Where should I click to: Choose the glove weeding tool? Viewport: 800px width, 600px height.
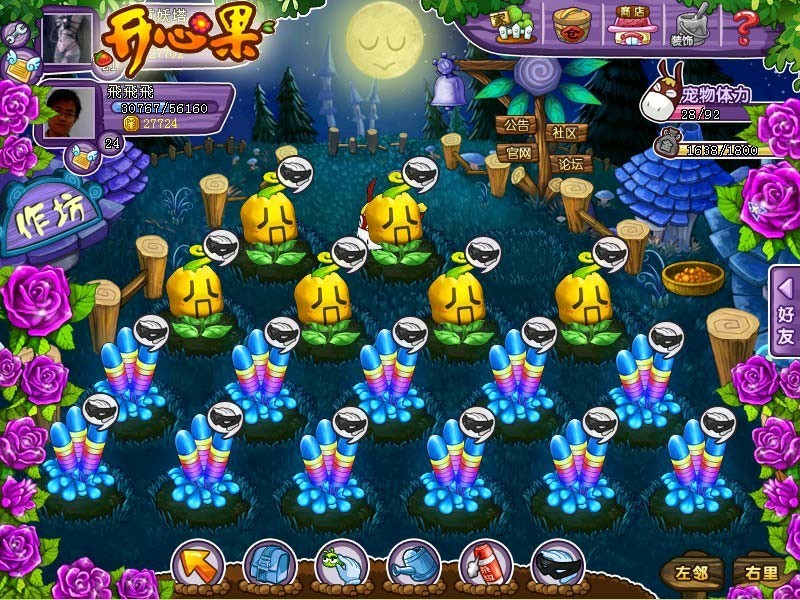341,567
